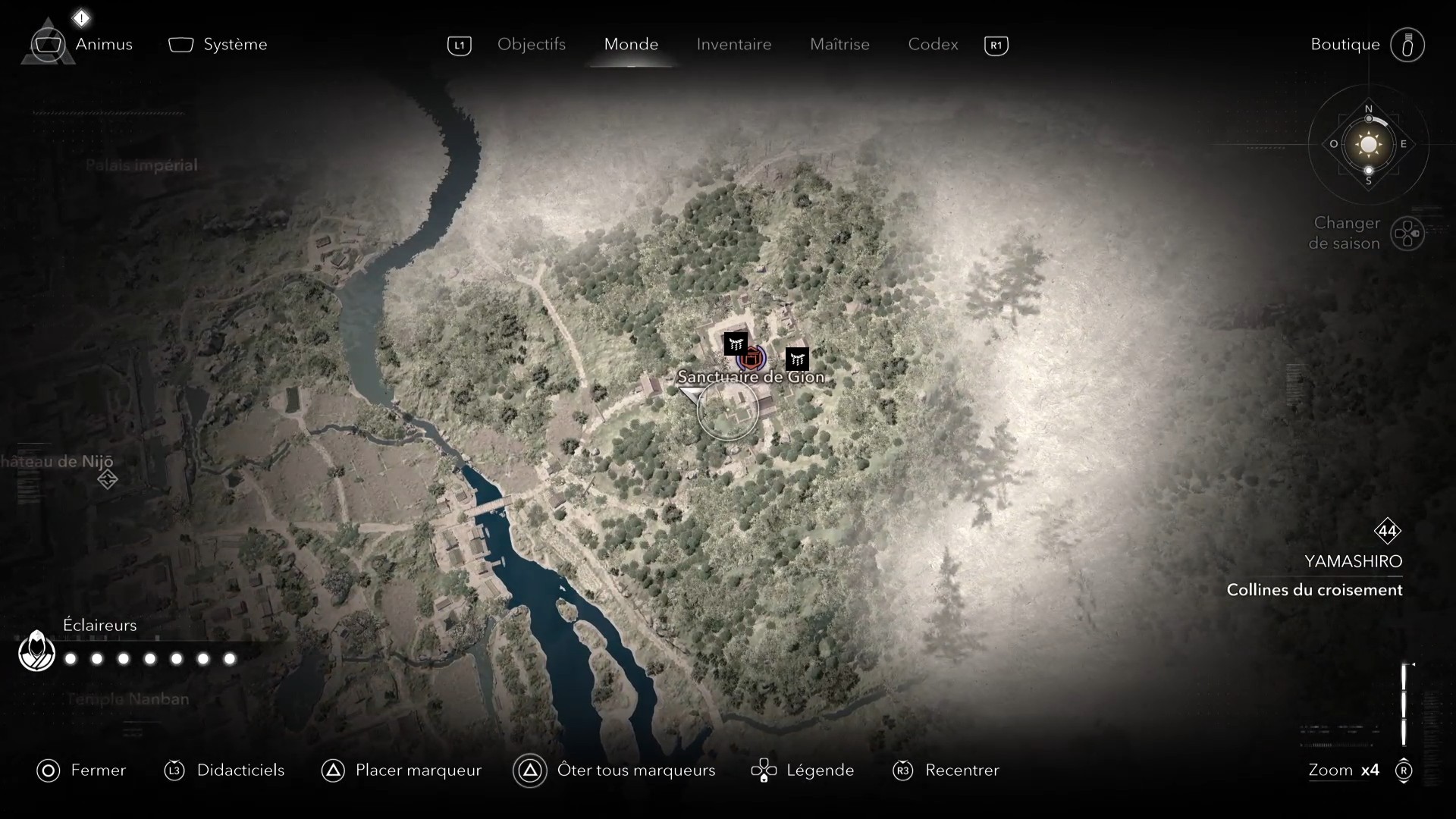Select the Animus menu icon
The width and height of the screenshot is (1456, 819).
[47, 44]
